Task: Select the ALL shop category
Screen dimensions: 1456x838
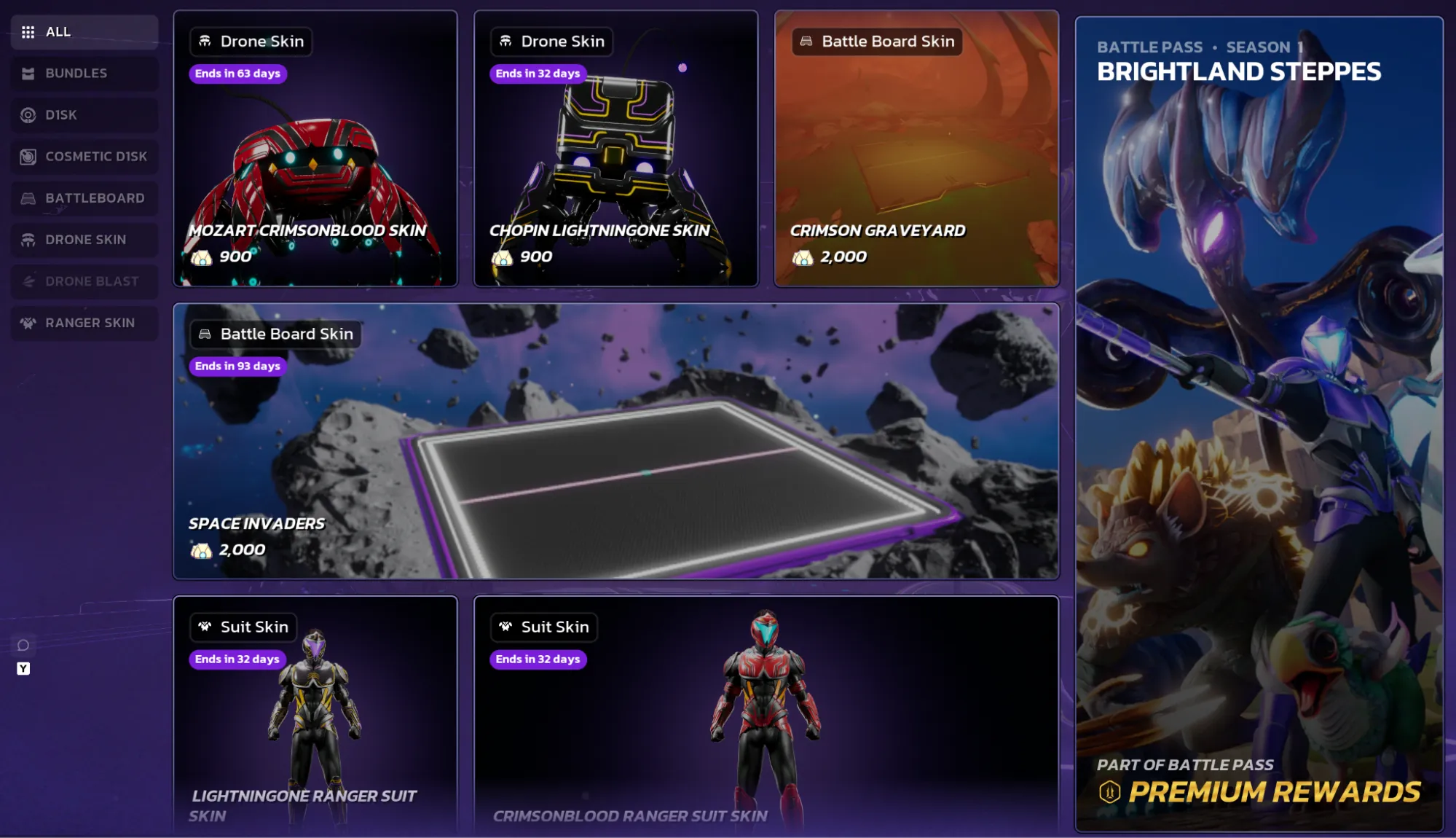Action: click(84, 32)
